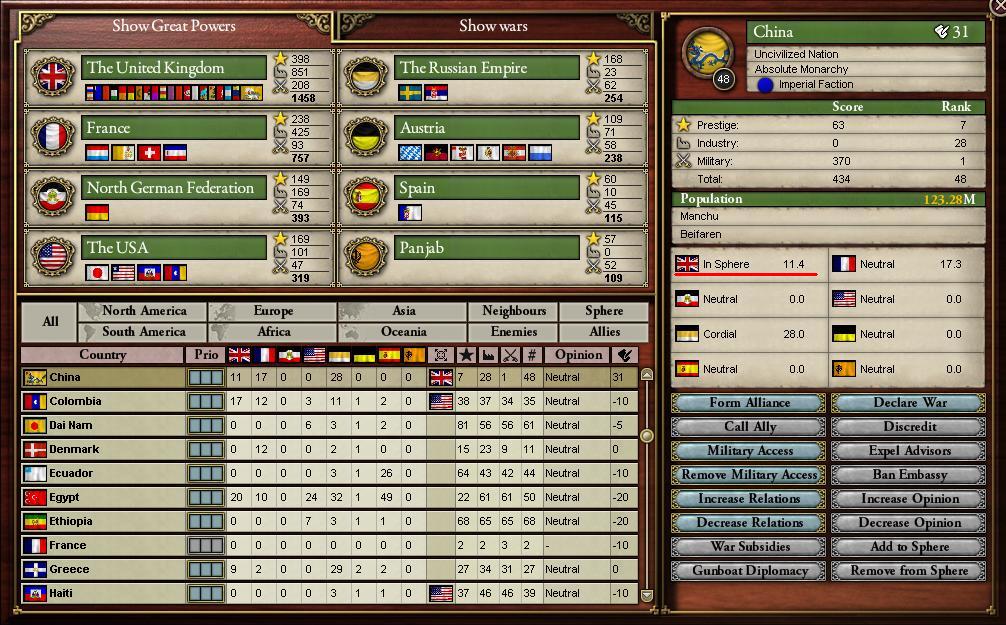1006x625 pixels.
Task: Choose the Panjab great power entry
Action: pos(488,248)
